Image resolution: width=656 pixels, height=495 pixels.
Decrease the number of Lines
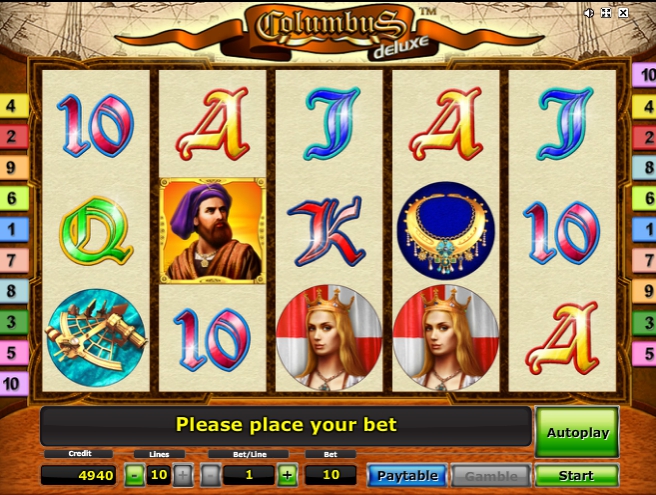(x=135, y=476)
